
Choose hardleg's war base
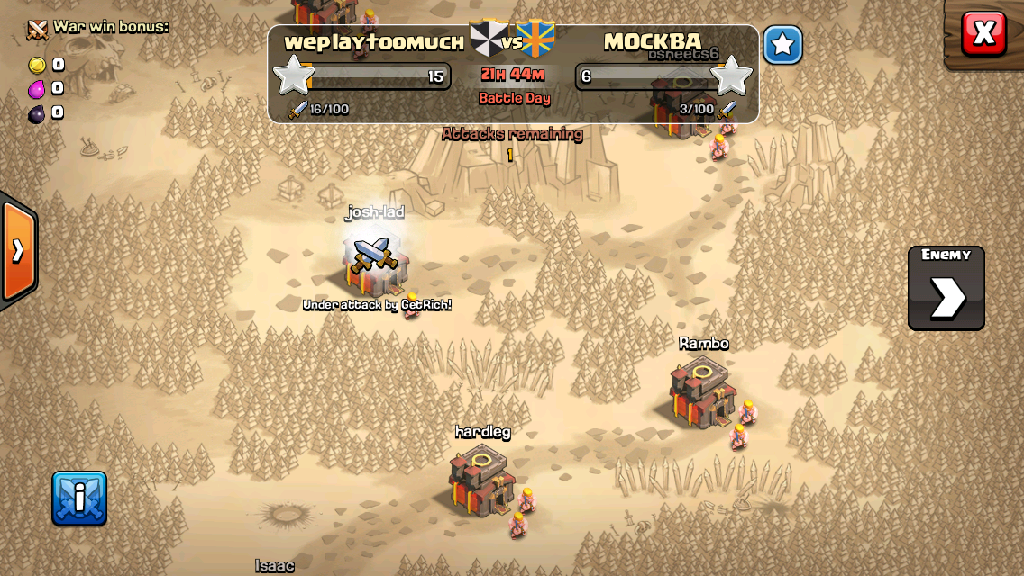click(x=483, y=480)
